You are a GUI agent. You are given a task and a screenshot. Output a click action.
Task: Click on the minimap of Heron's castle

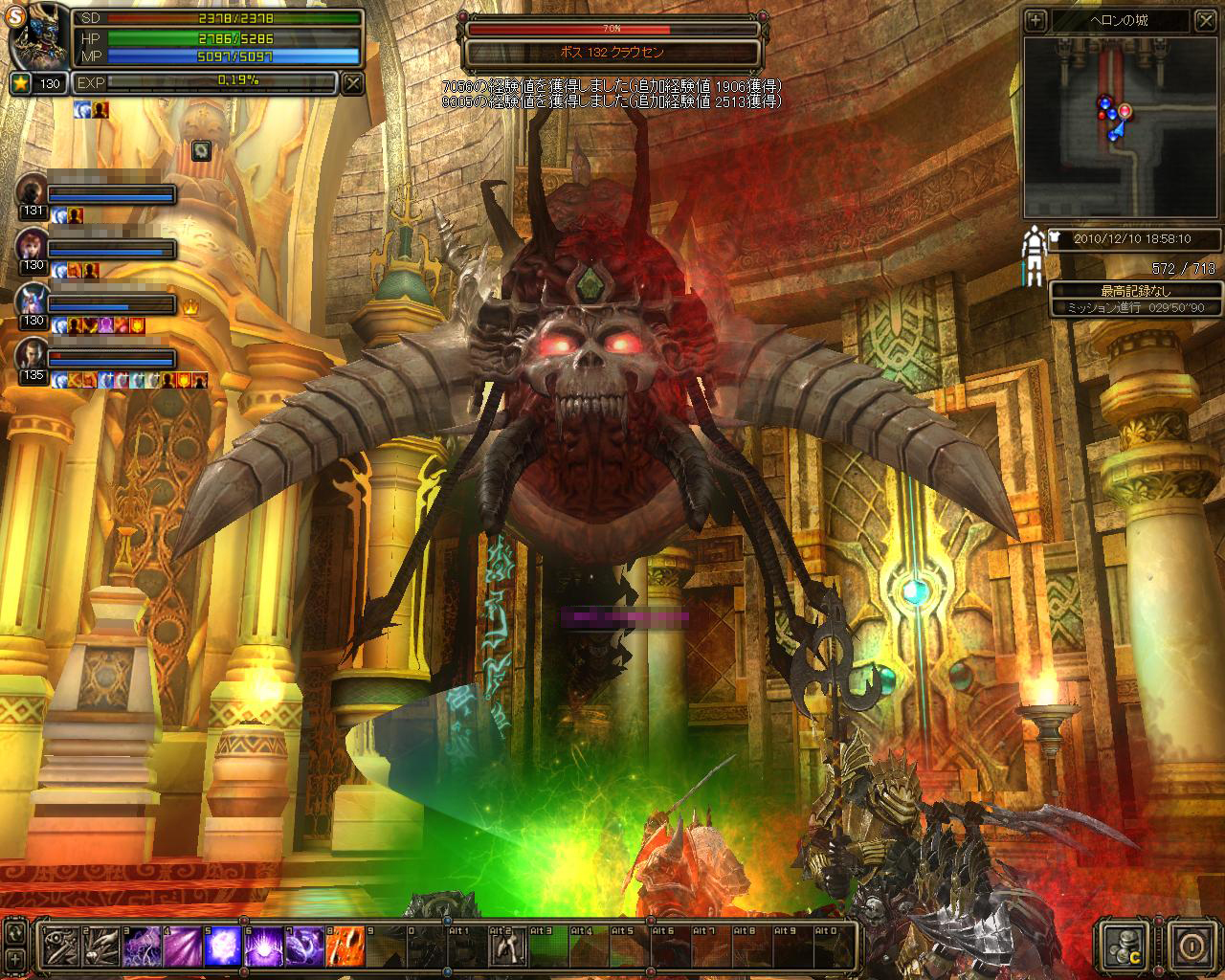tap(1121, 127)
